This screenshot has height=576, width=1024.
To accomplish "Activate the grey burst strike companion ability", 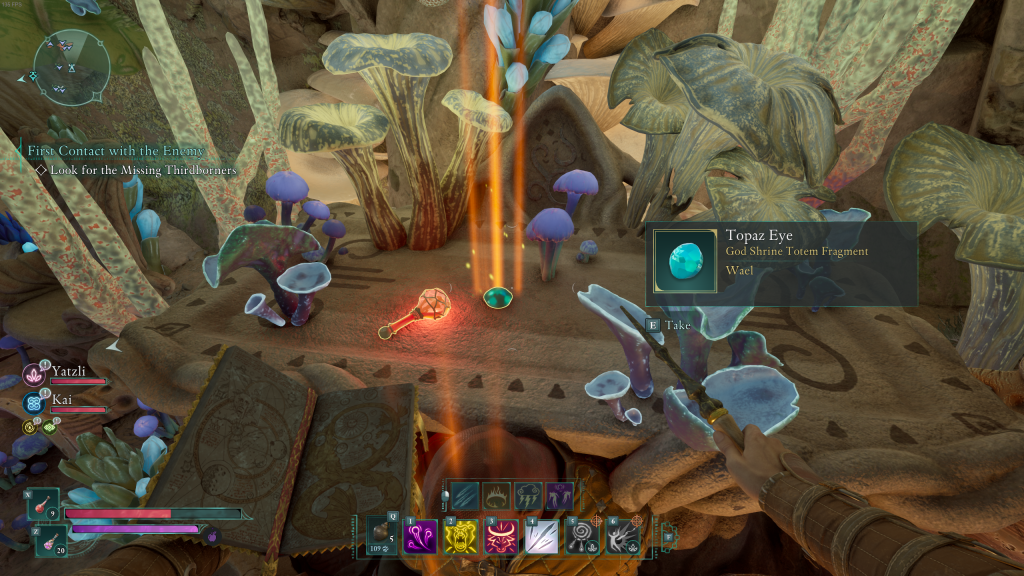I will (622, 536).
